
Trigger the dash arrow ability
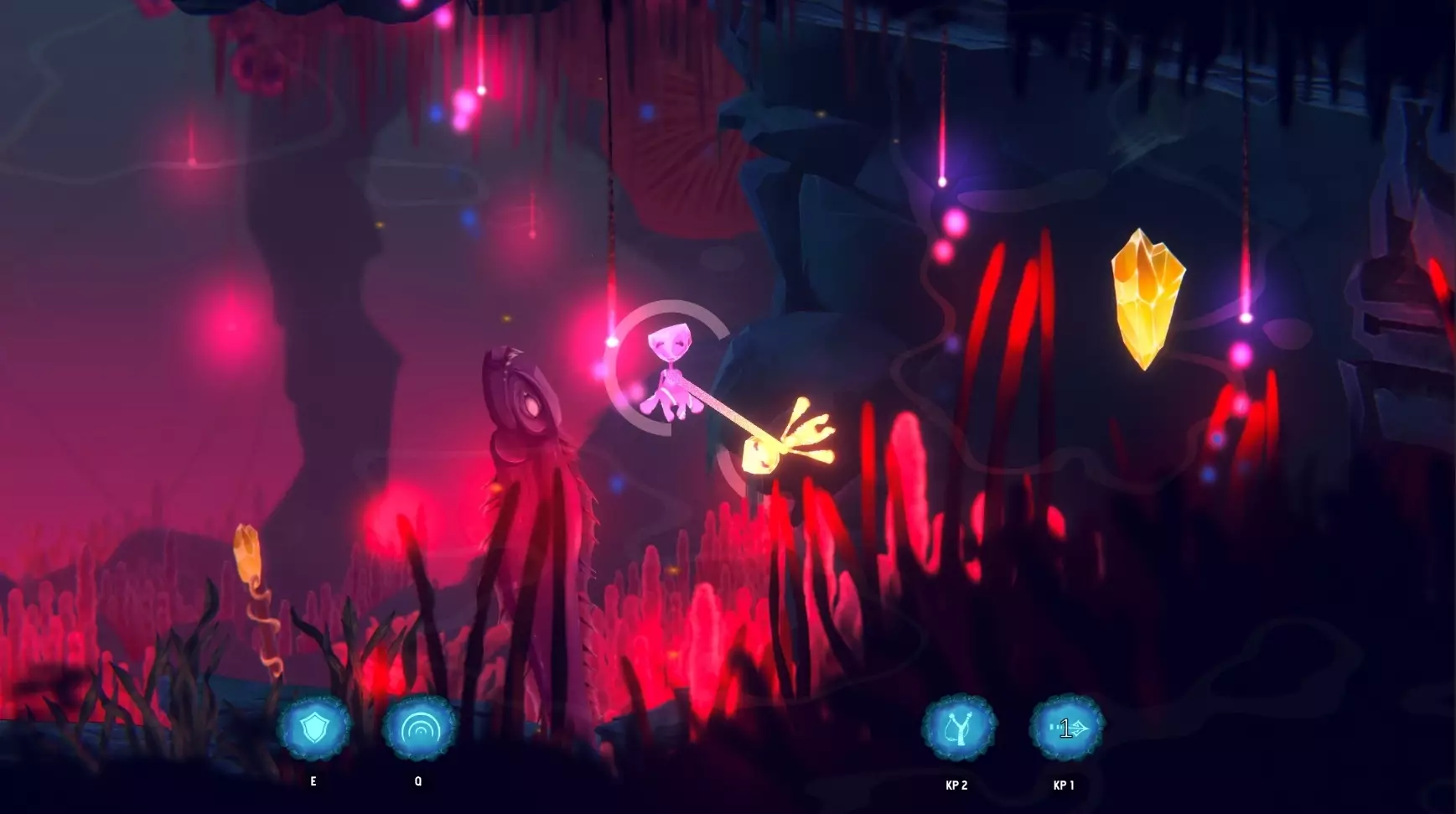coord(1066,728)
